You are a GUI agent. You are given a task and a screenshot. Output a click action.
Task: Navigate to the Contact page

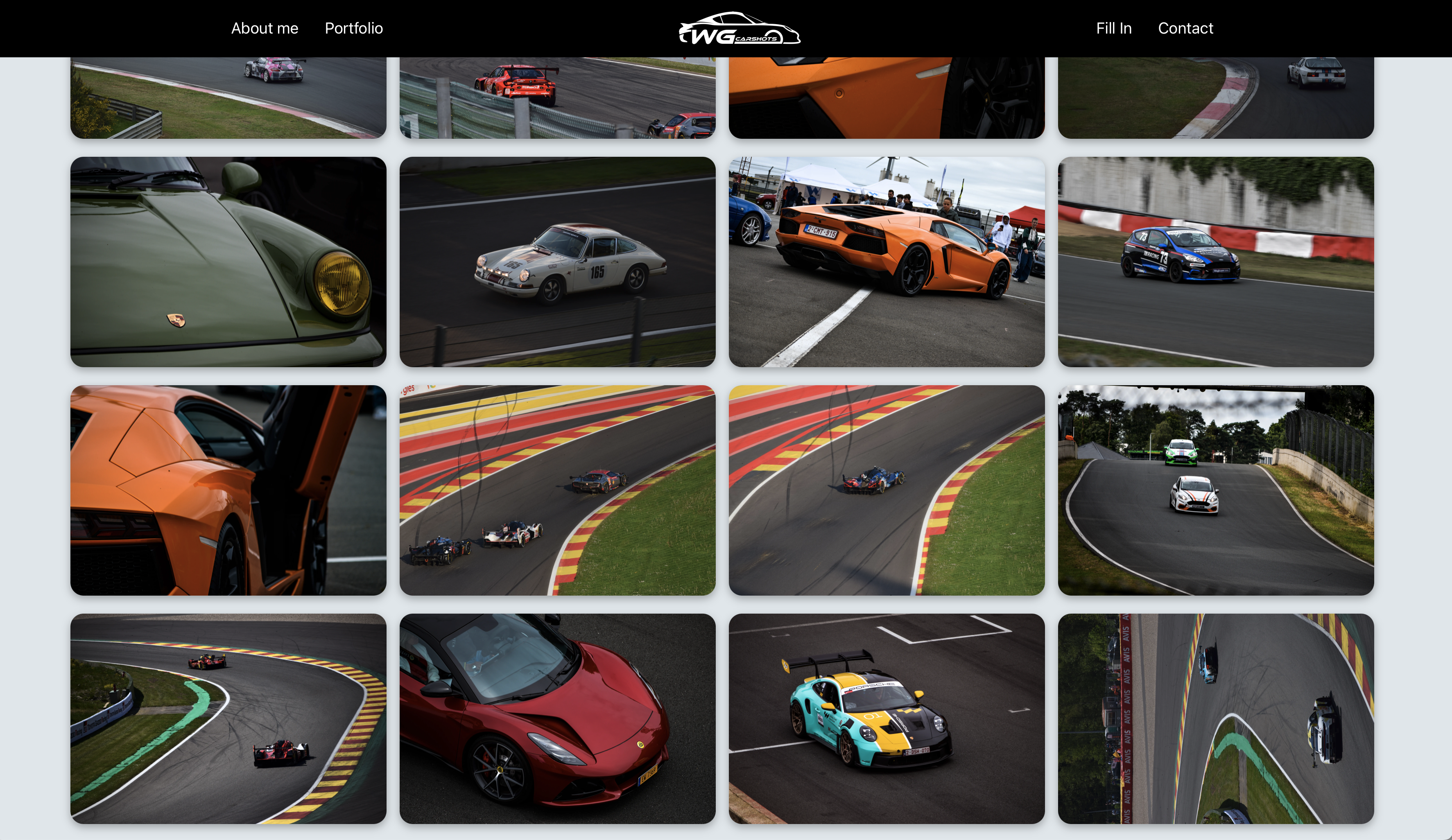[x=1185, y=28]
